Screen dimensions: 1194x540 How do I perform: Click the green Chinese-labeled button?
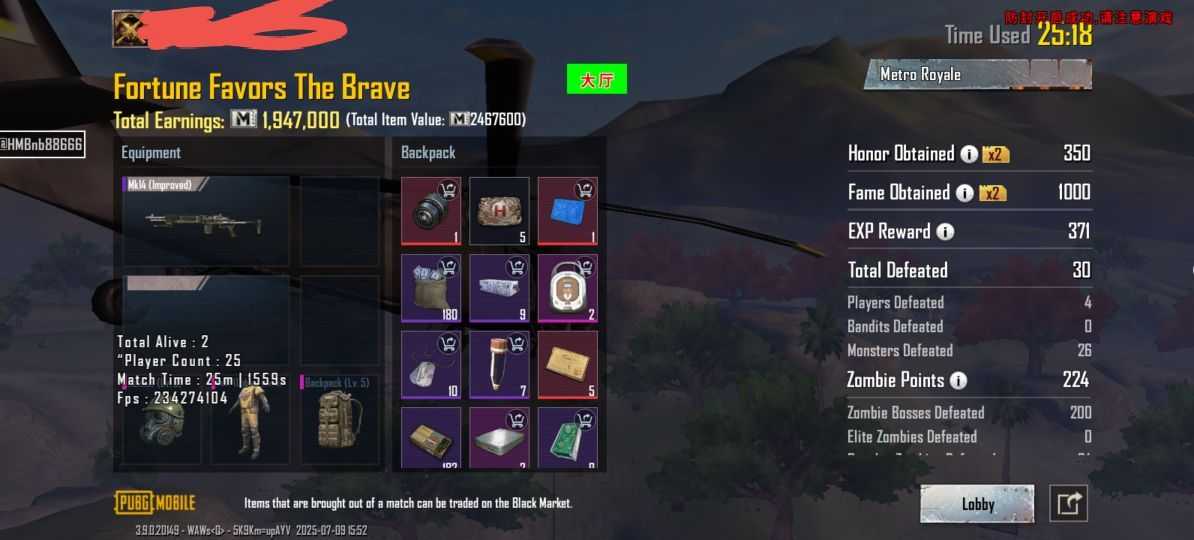tap(596, 79)
